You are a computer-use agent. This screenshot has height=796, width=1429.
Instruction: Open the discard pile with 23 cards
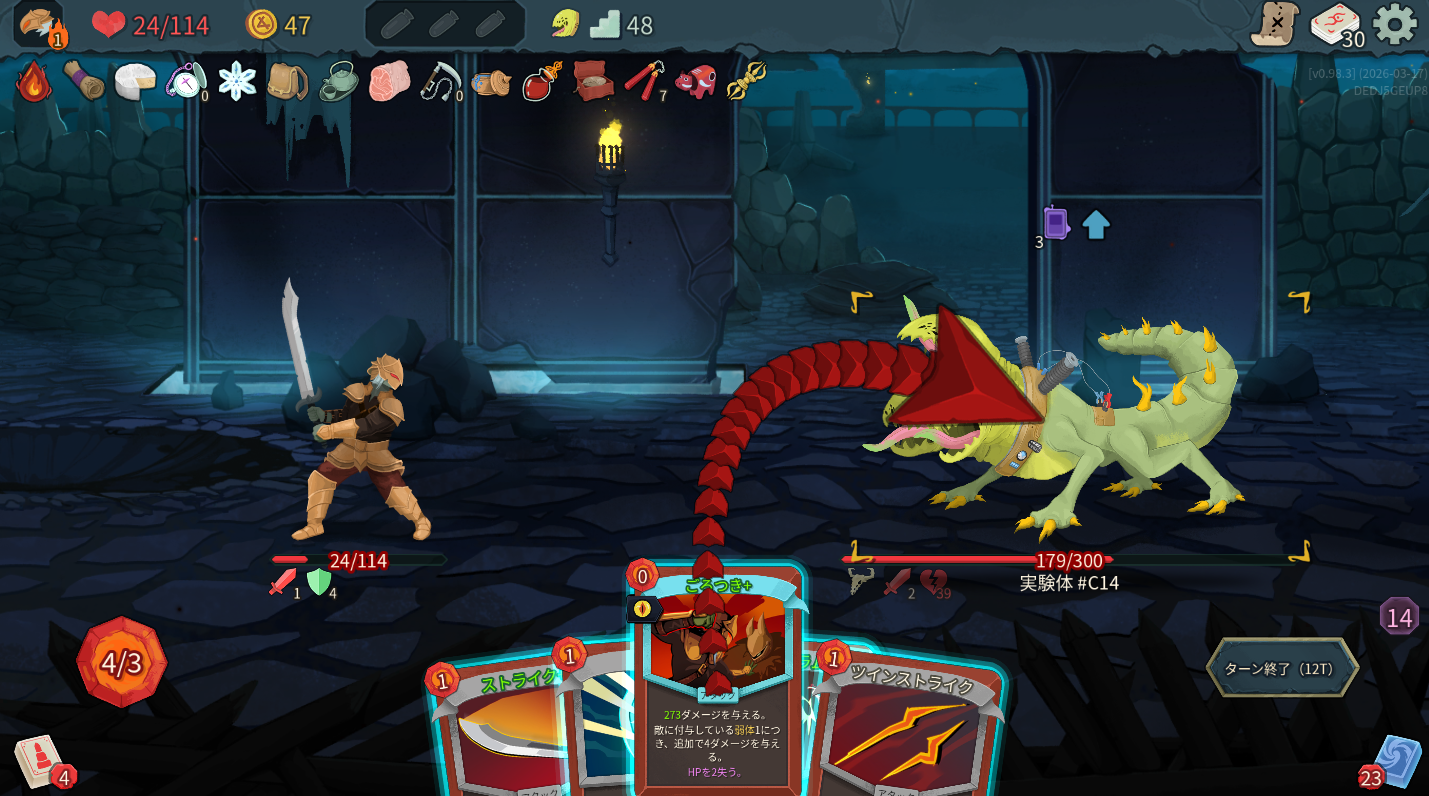[1395, 761]
